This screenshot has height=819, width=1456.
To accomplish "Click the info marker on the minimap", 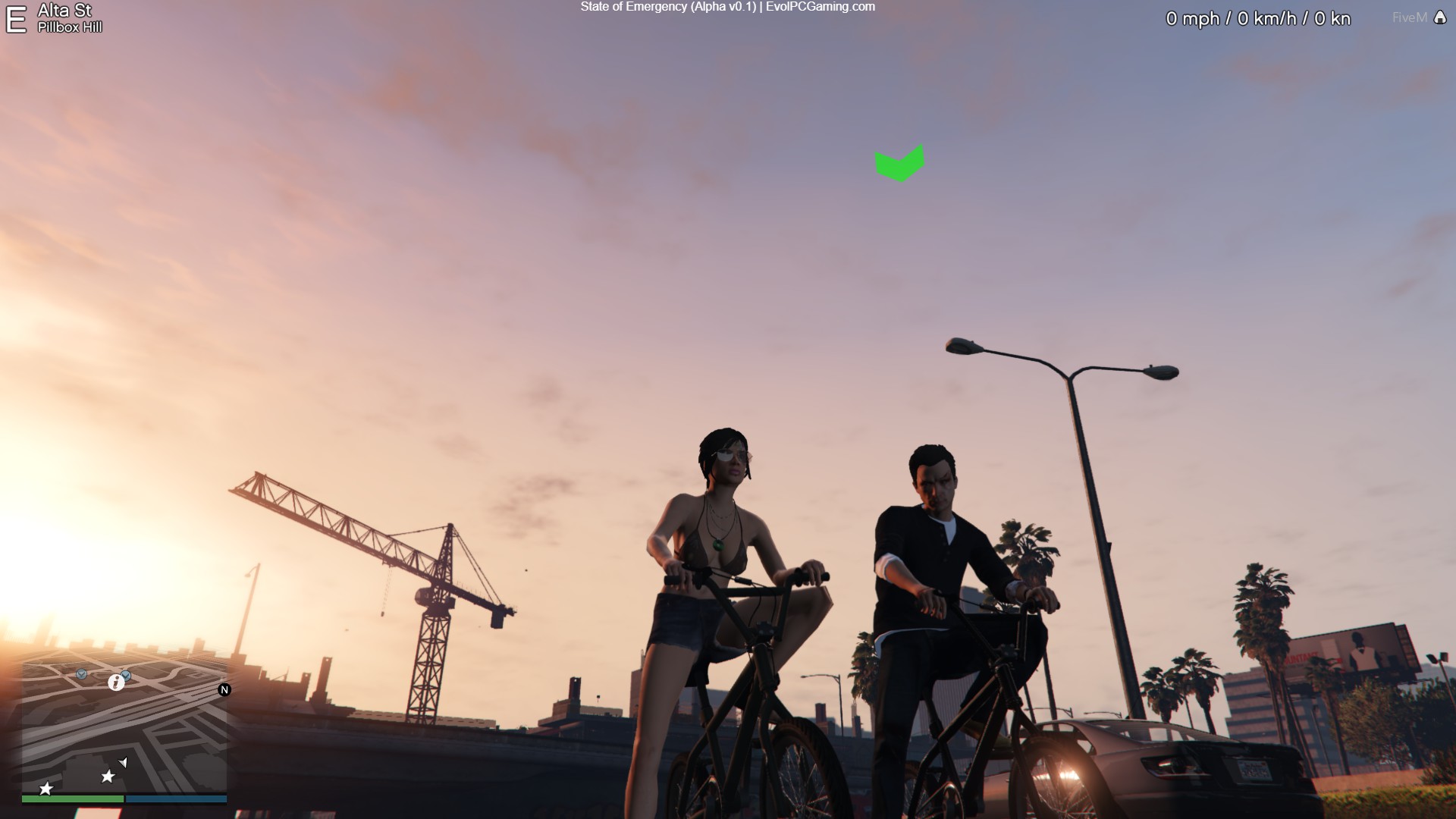I will click(x=116, y=682).
